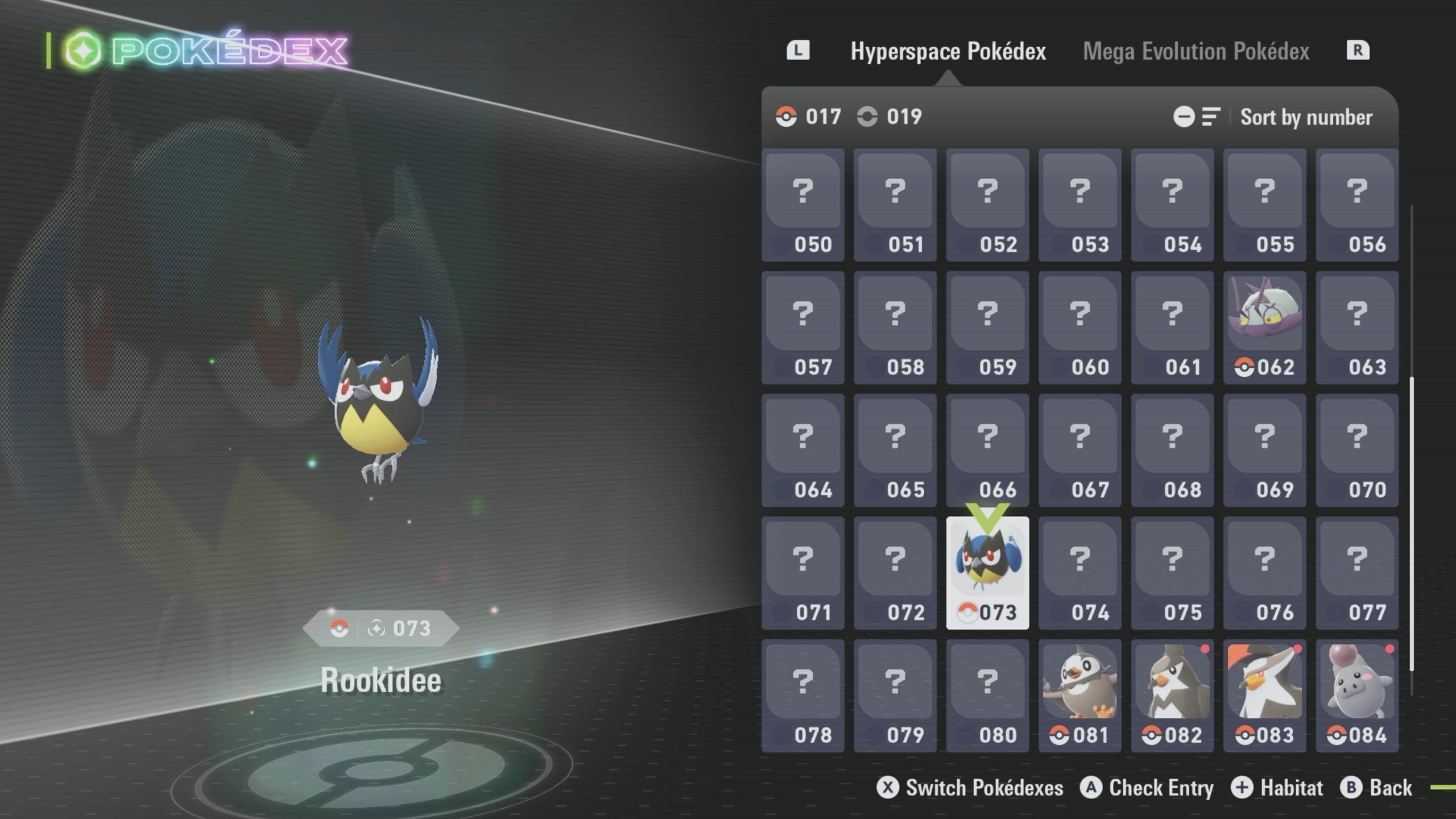The height and width of the screenshot is (819, 1456).
Task: Pick unknown Pokédex slot 074
Action: [1079, 573]
